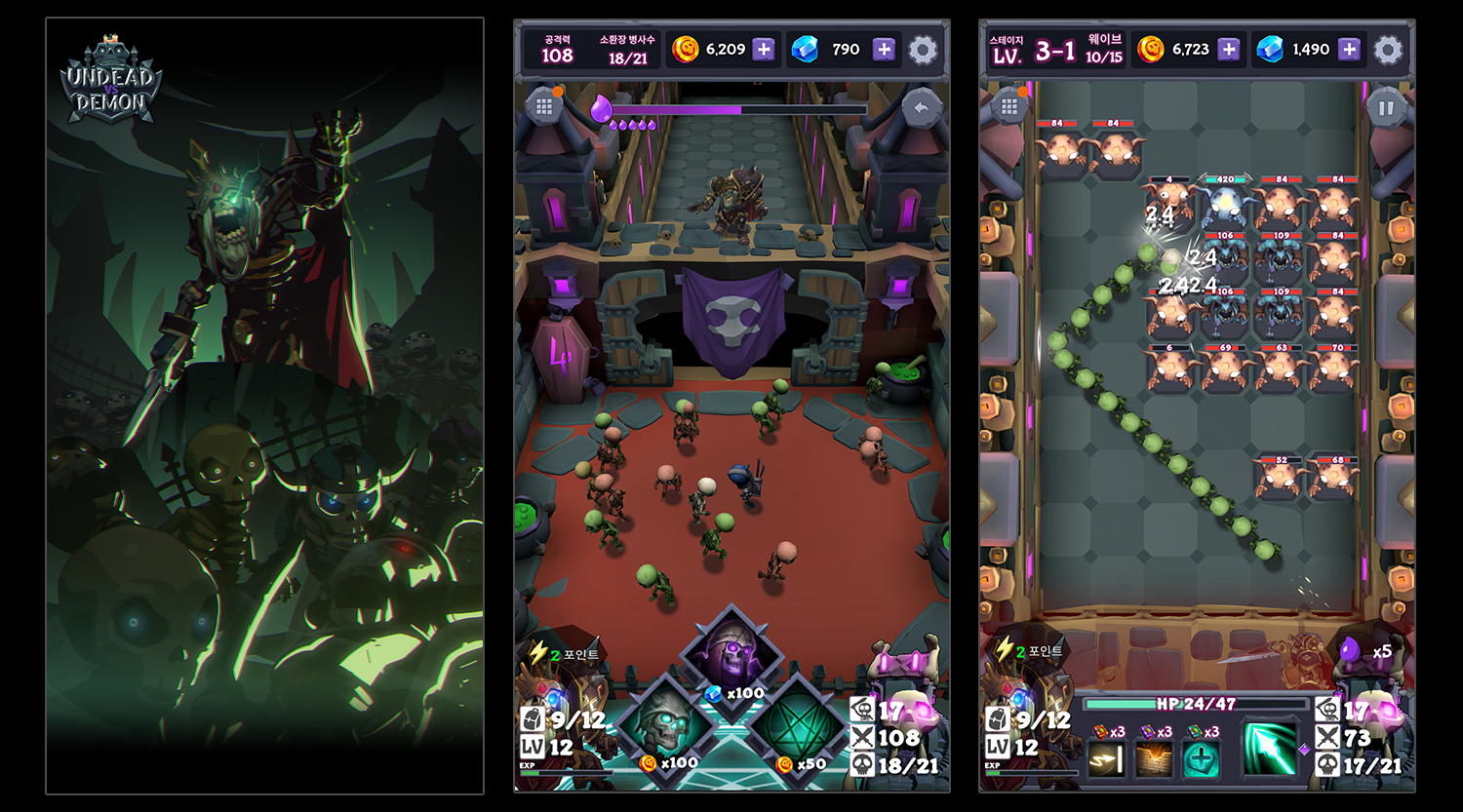This screenshot has height=812, width=1463.
Task: Open grid menu beside the purple drop bar
Action: [x=544, y=106]
